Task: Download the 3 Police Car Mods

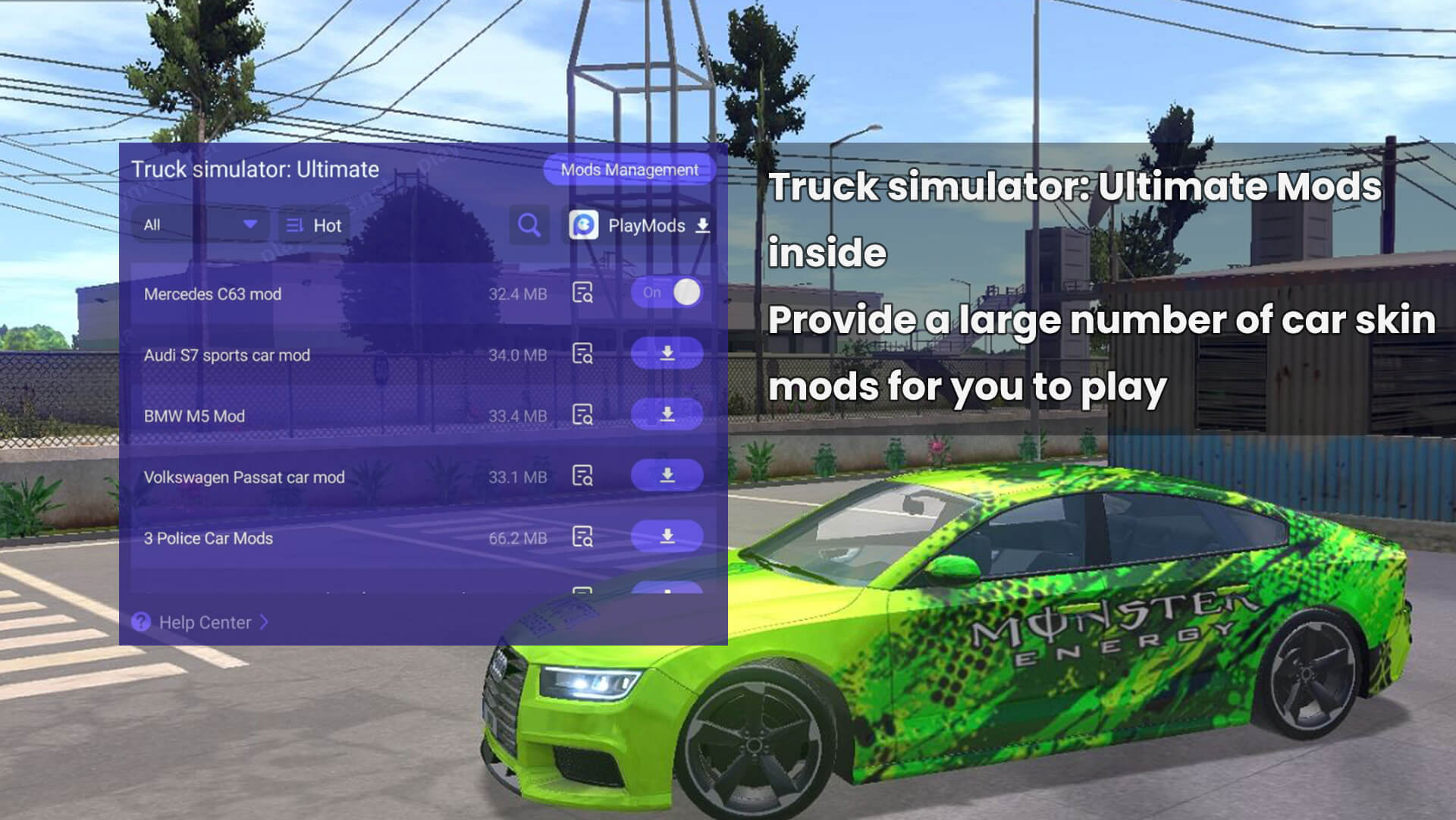Action: click(667, 536)
